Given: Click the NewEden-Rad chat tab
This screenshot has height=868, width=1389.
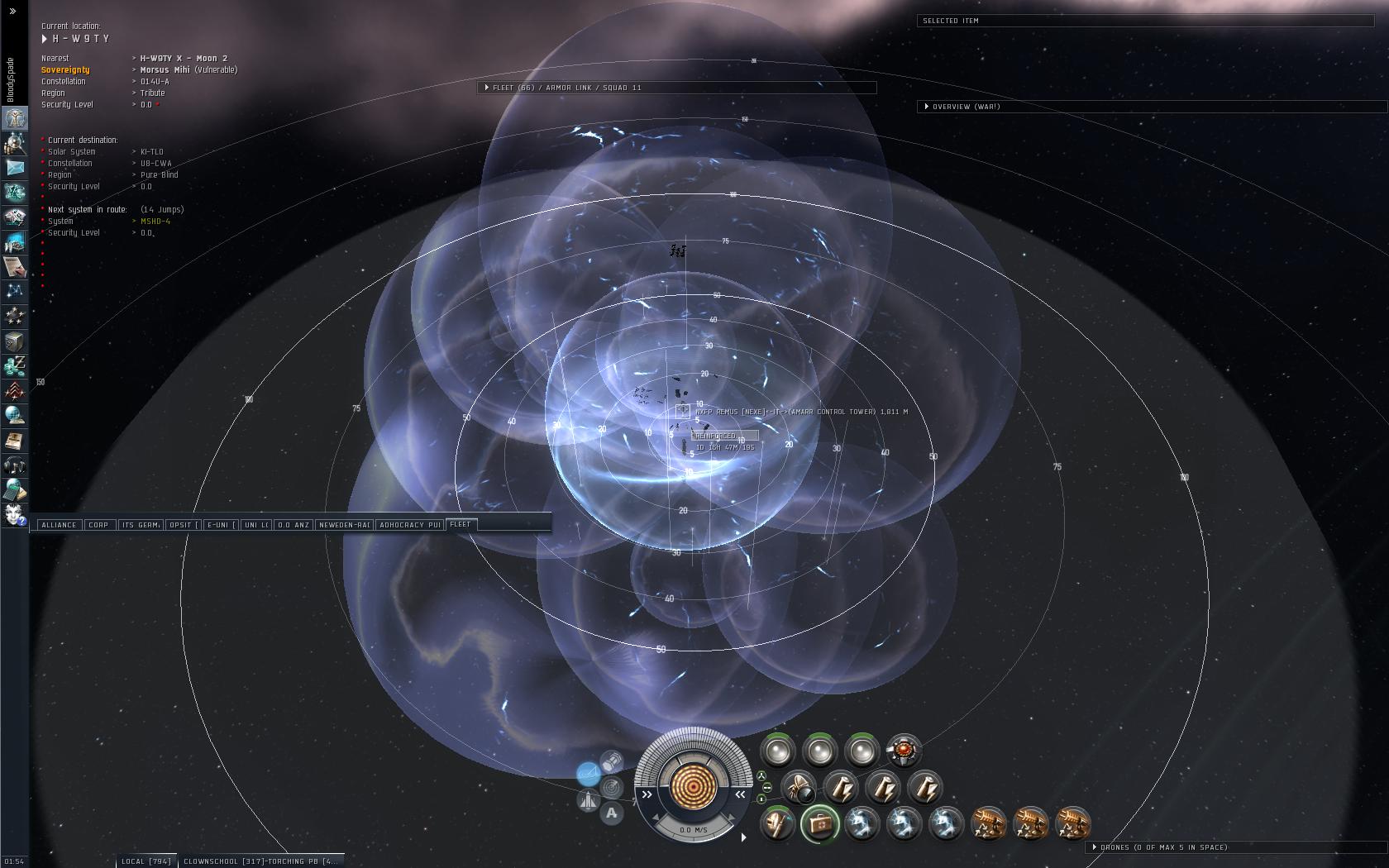Looking at the screenshot, I should [344, 525].
